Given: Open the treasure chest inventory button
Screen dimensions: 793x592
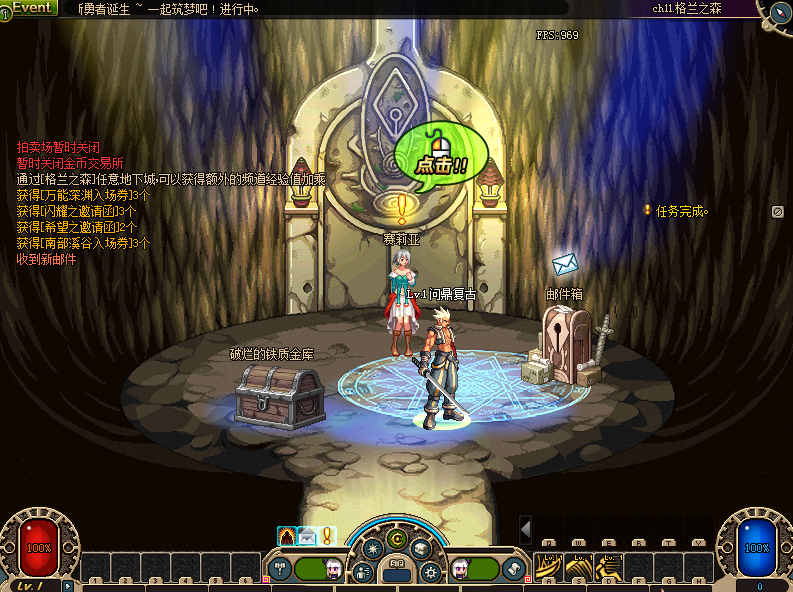Looking at the screenshot, I should [421, 548].
